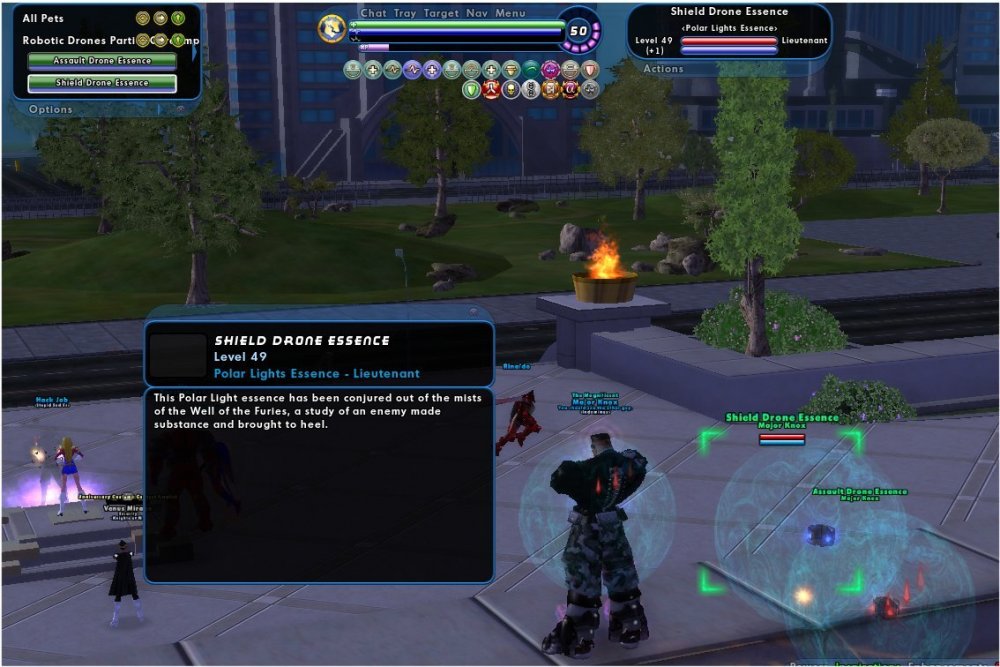Click the gold globe emblem beside the health bar
1000x667 pixels.
pos(332,28)
